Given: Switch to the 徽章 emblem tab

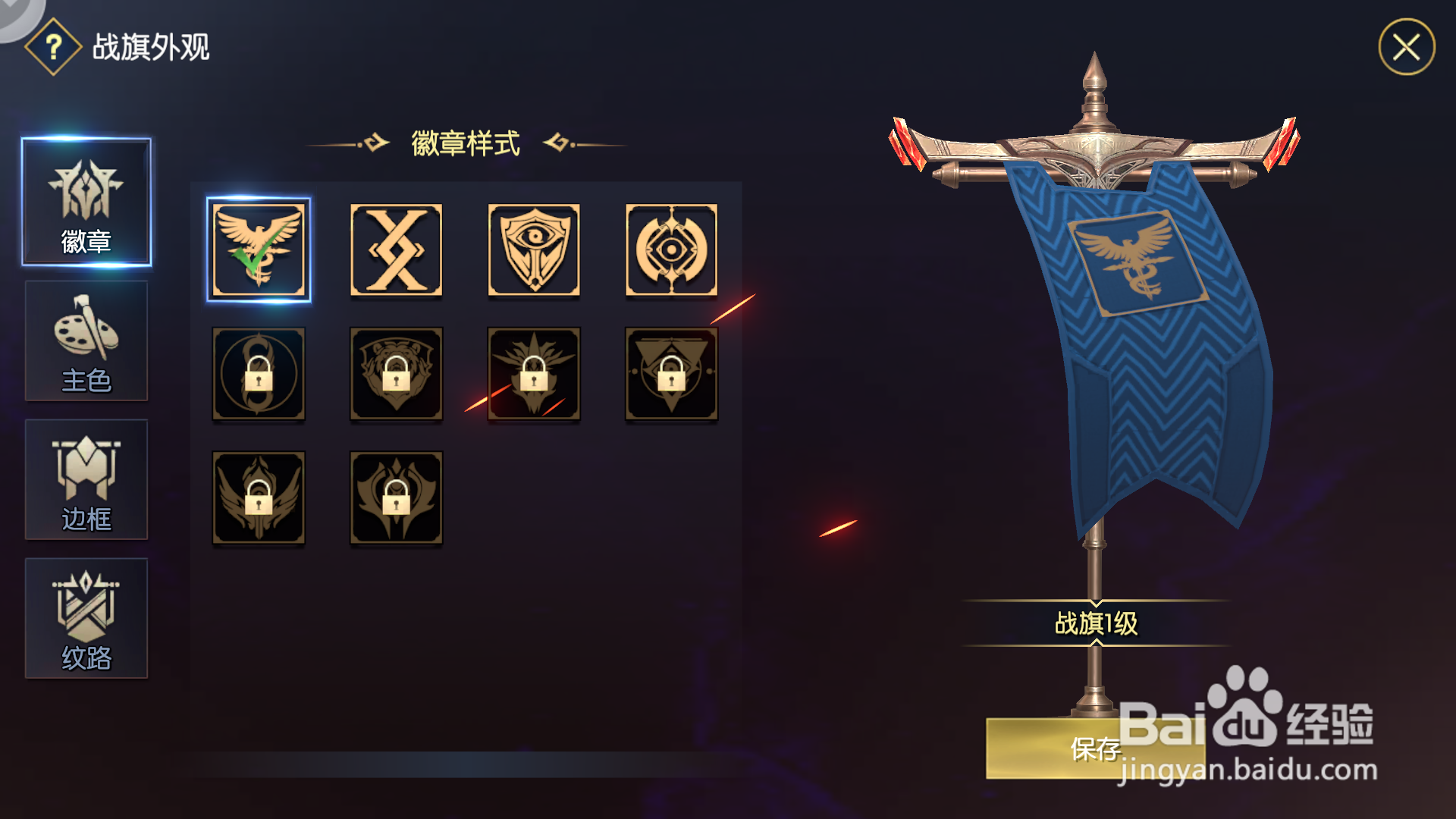Looking at the screenshot, I should click(x=86, y=202).
